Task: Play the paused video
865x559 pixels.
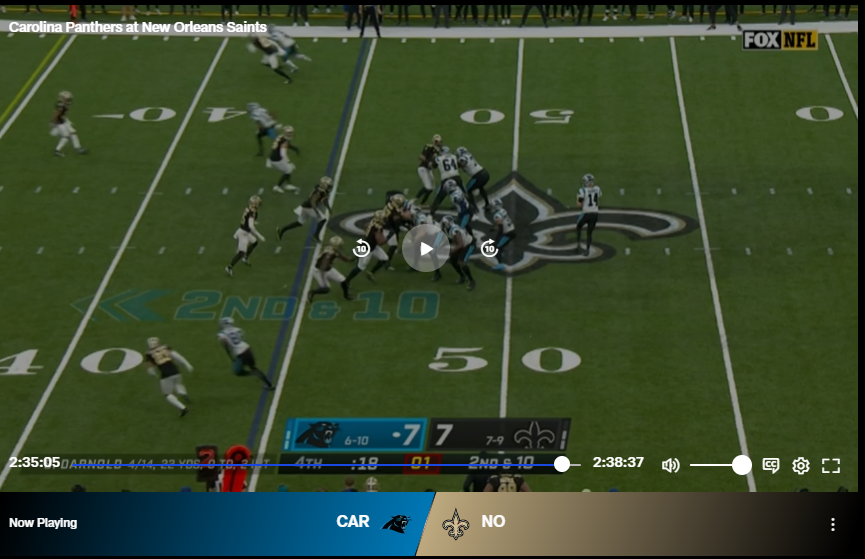Action: point(426,248)
